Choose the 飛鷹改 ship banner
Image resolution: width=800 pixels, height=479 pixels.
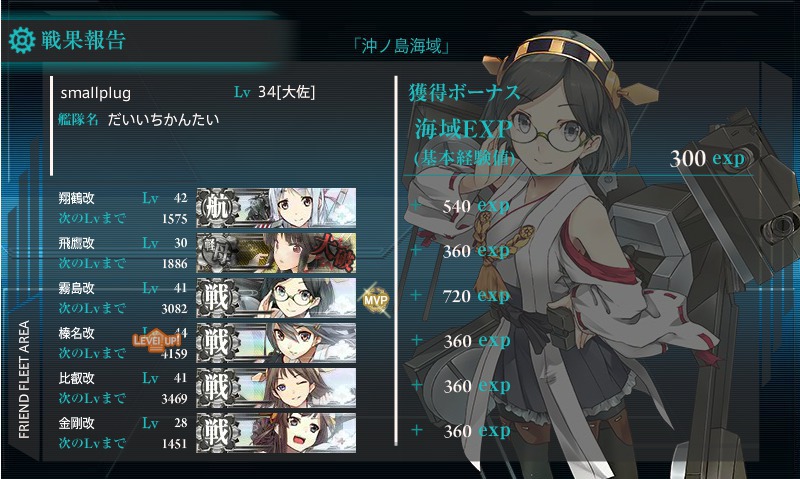(x=276, y=251)
